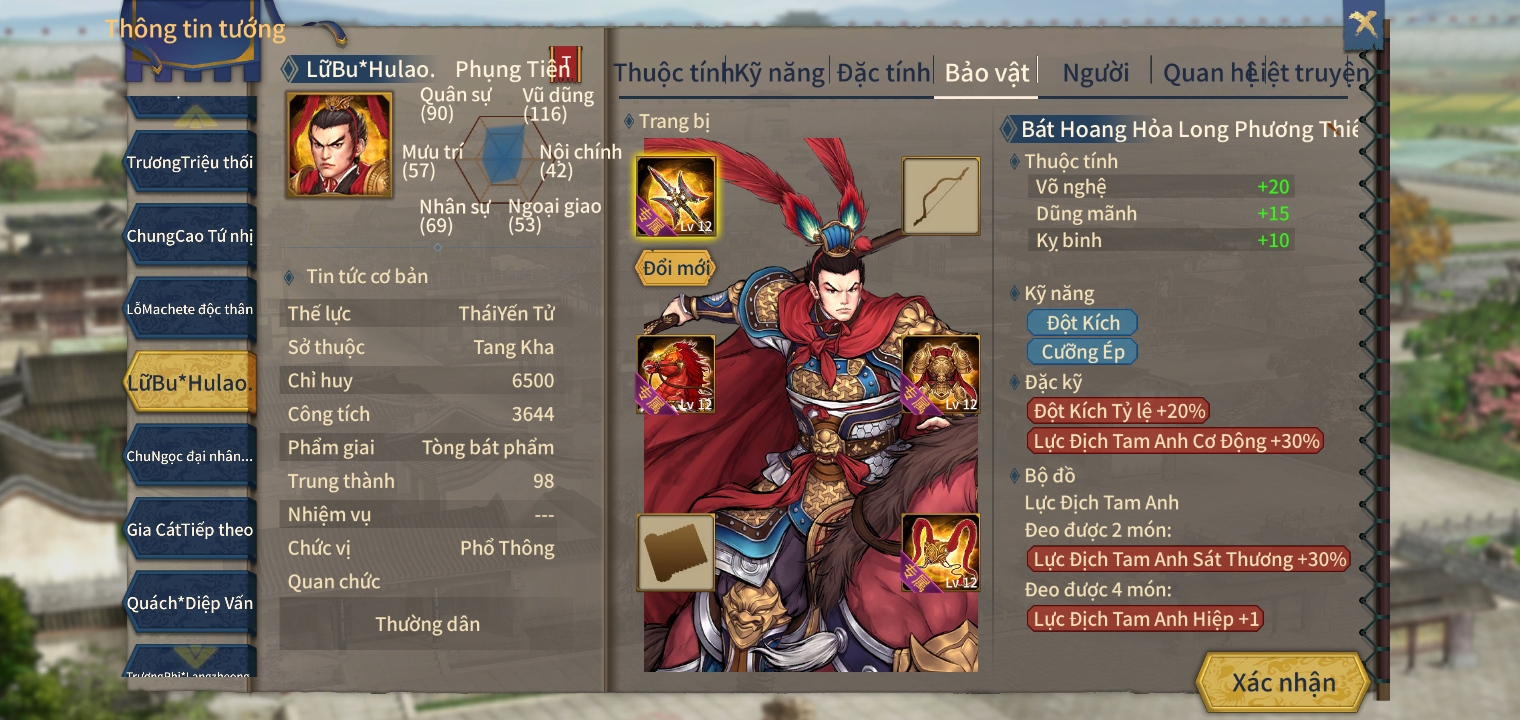Select the Cường Ép skill badge
Viewport: 1520px width, 720px height.
coord(1082,351)
